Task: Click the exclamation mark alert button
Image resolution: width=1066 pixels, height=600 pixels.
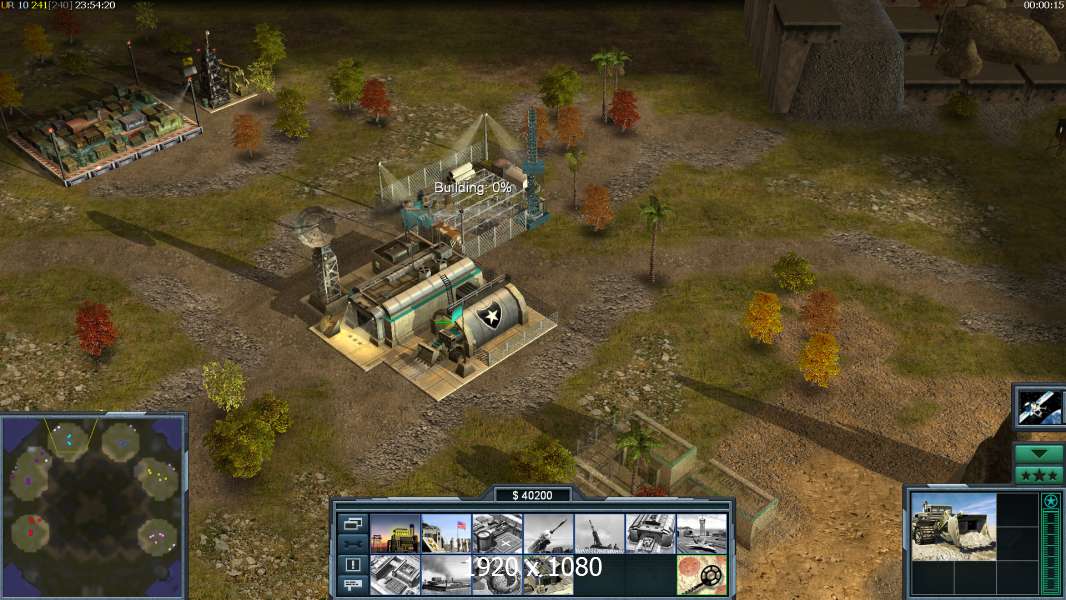Action: click(353, 564)
